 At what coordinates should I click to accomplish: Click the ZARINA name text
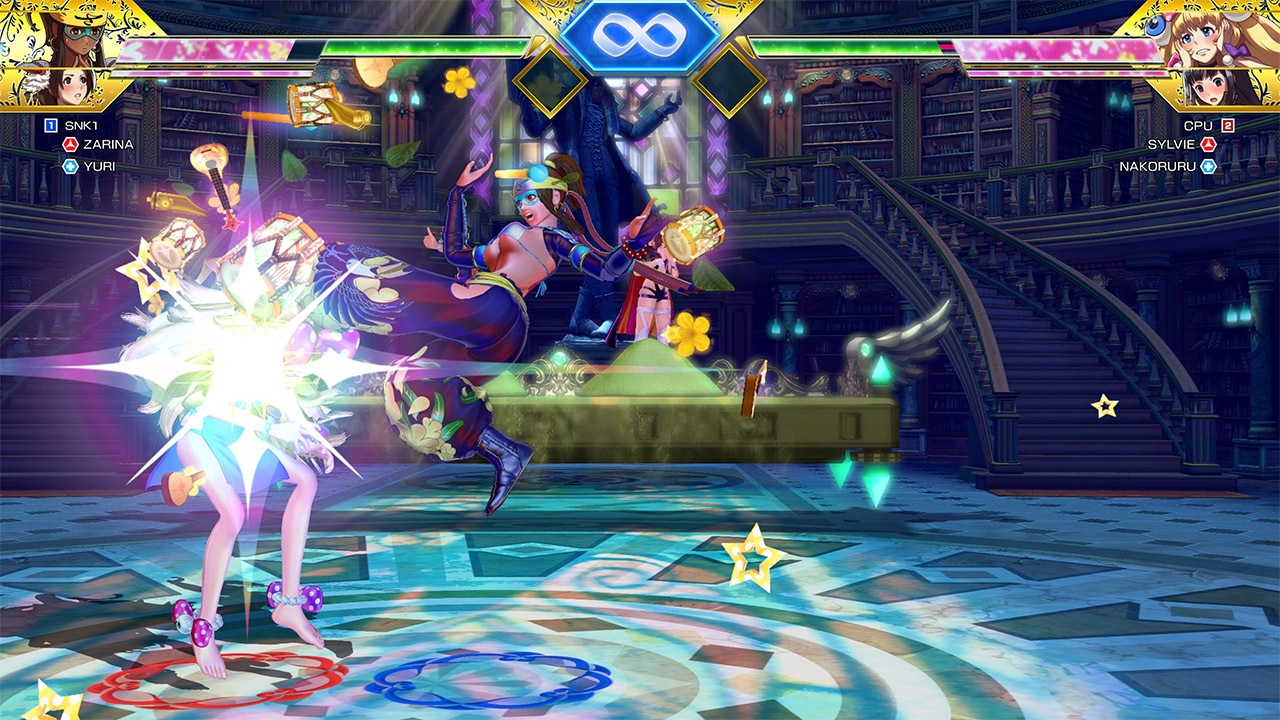click(x=108, y=143)
